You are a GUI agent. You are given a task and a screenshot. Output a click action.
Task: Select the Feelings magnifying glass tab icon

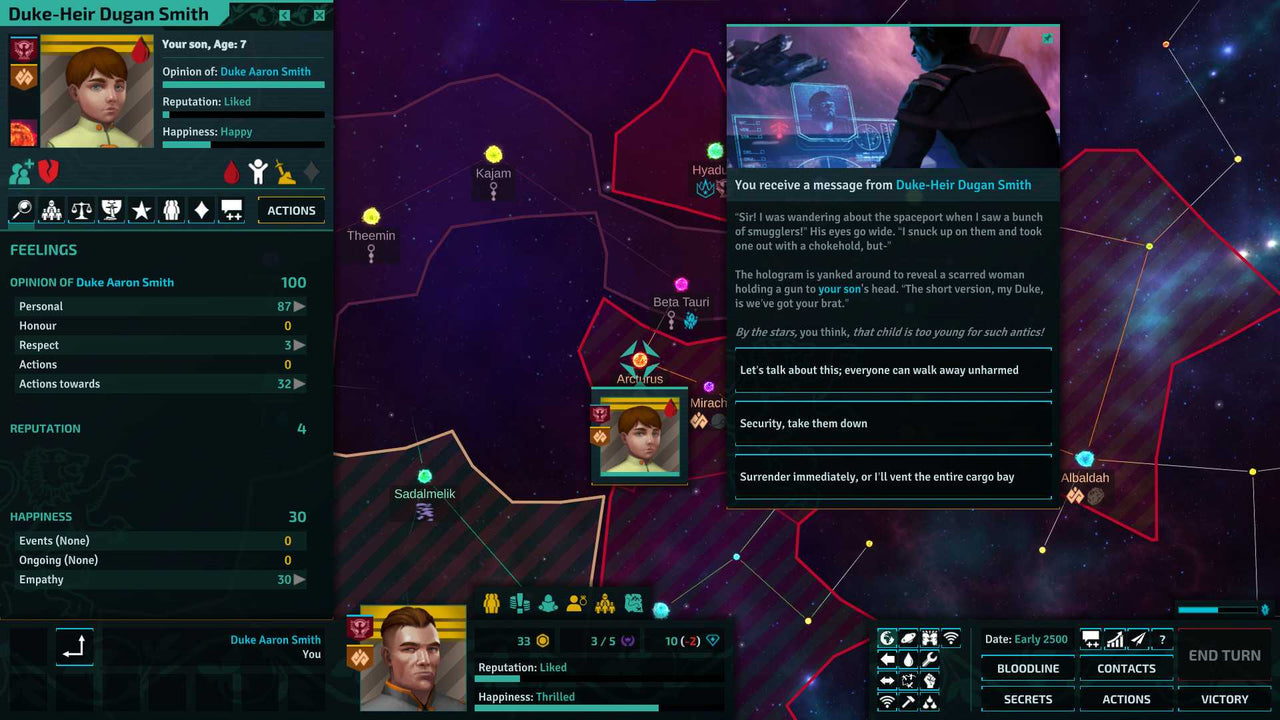click(x=22, y=210)
